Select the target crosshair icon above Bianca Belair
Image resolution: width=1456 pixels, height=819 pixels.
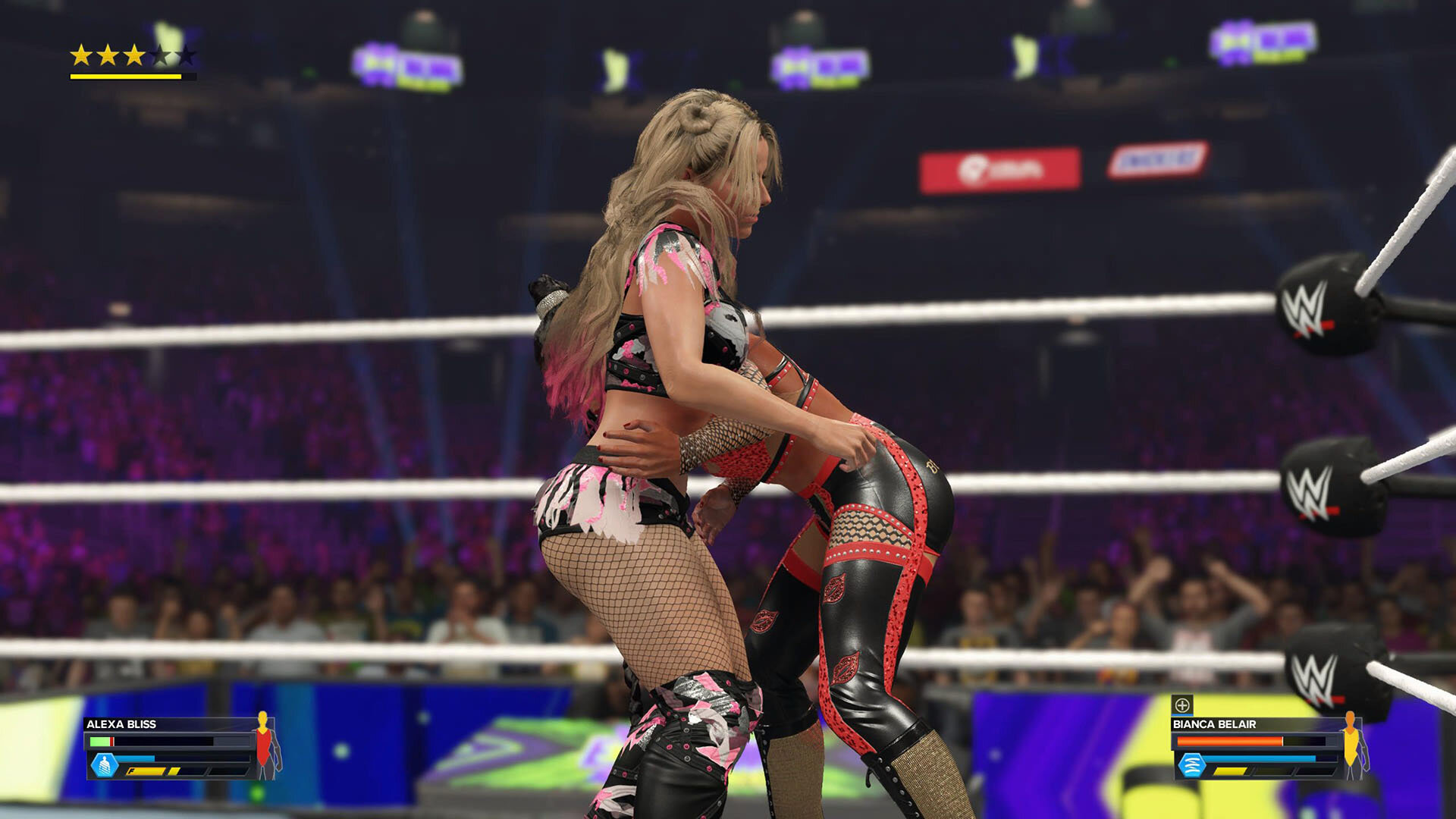click(x=1182, y=705)
